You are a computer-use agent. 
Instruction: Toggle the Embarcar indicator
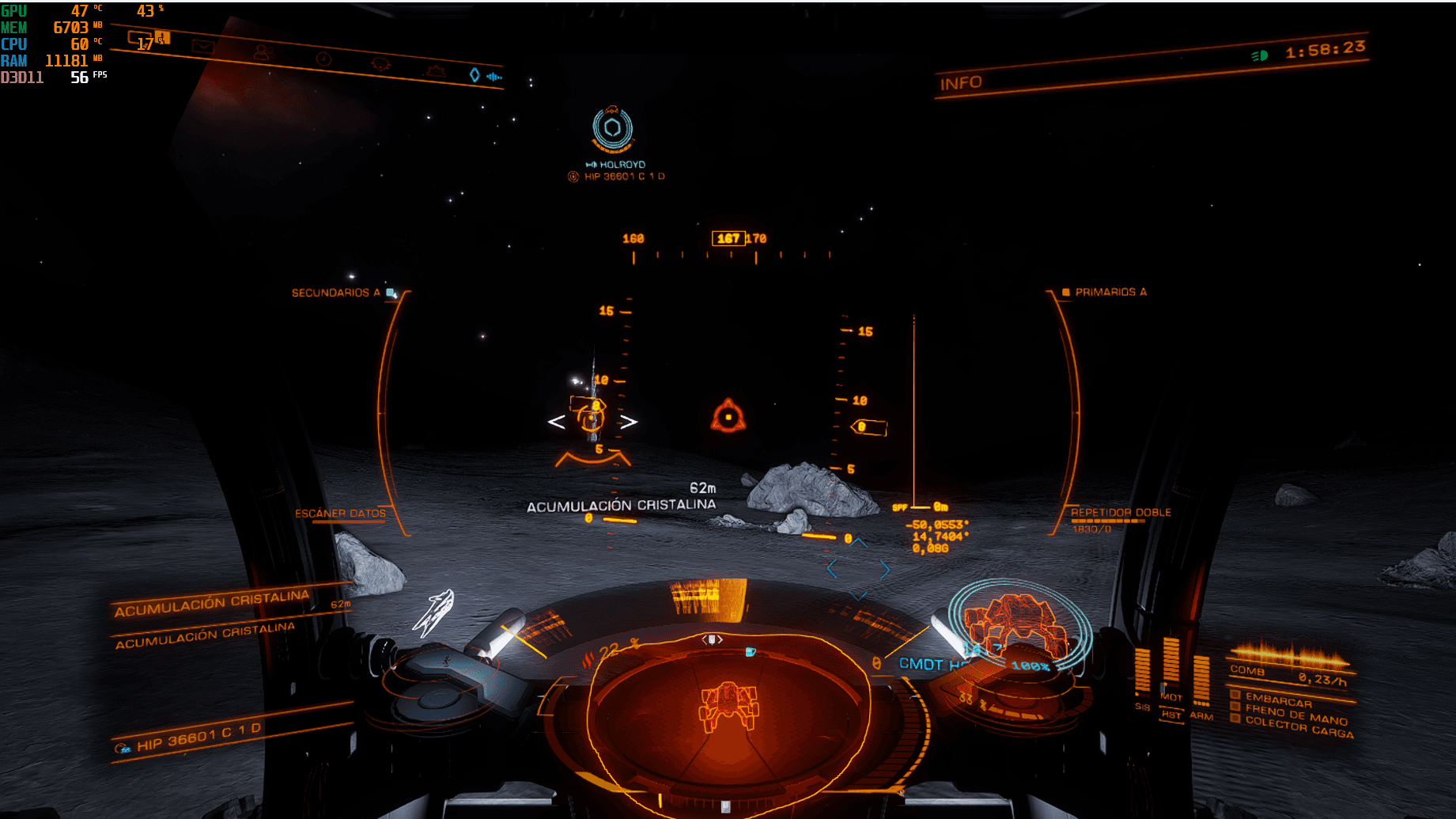click(x=1278, y=700)
